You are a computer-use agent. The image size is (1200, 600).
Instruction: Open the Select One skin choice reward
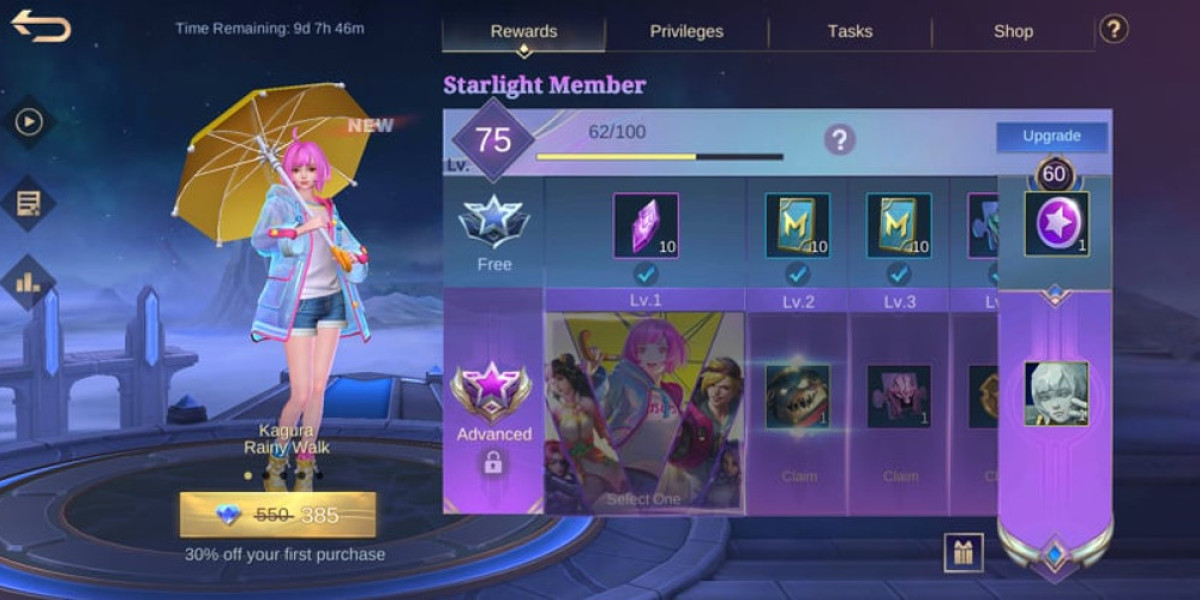pyautogui.click(x=645, y=412)
